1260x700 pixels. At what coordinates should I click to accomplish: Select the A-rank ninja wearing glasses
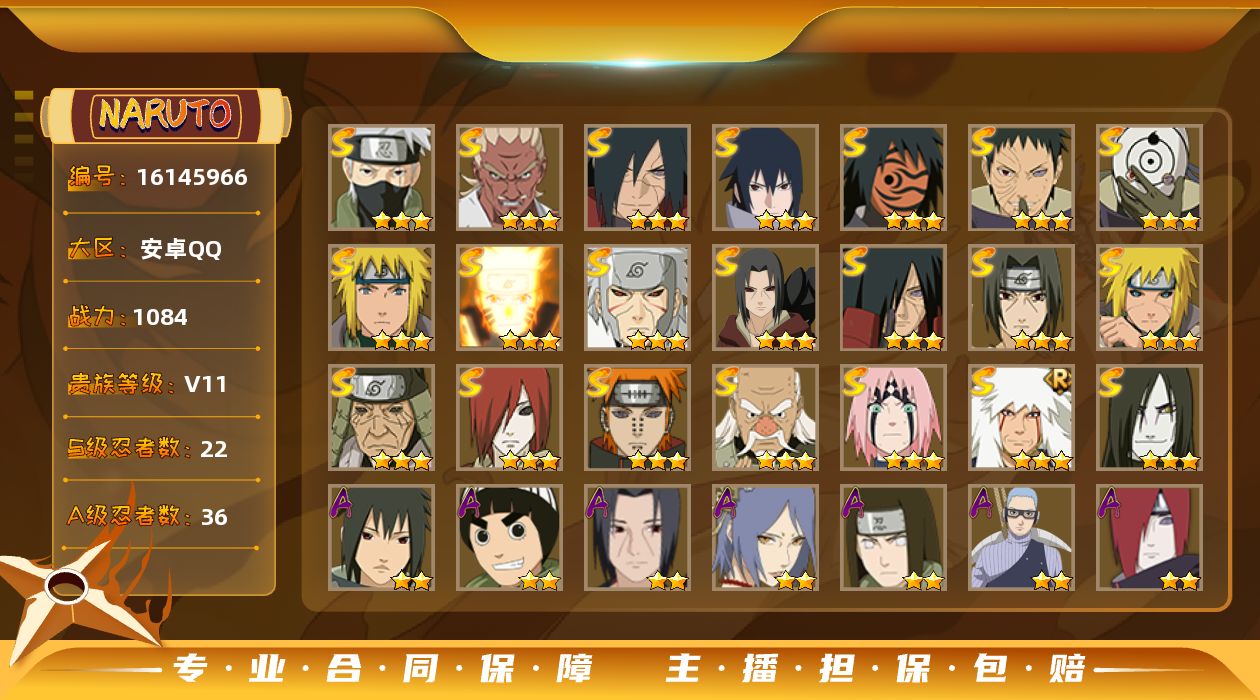(x=1021, y=537)
